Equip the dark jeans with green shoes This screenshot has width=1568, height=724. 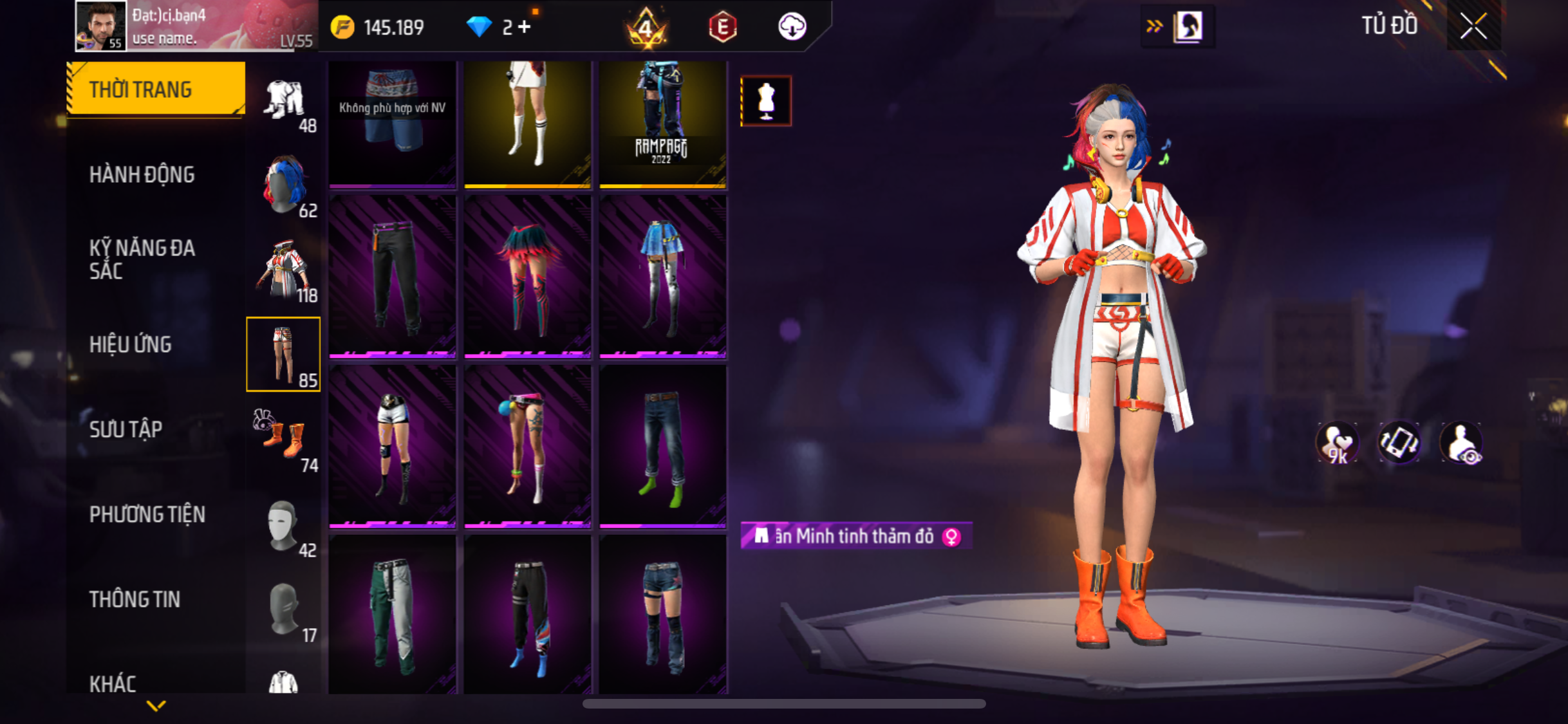point(662,445)
